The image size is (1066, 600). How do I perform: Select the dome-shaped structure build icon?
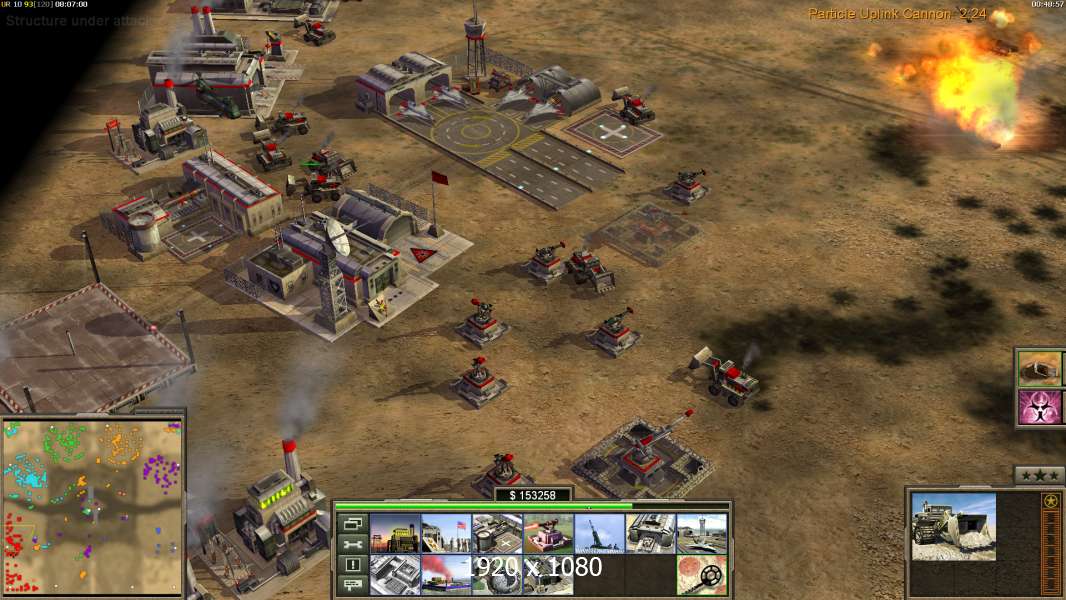click(x=496, y=575)
